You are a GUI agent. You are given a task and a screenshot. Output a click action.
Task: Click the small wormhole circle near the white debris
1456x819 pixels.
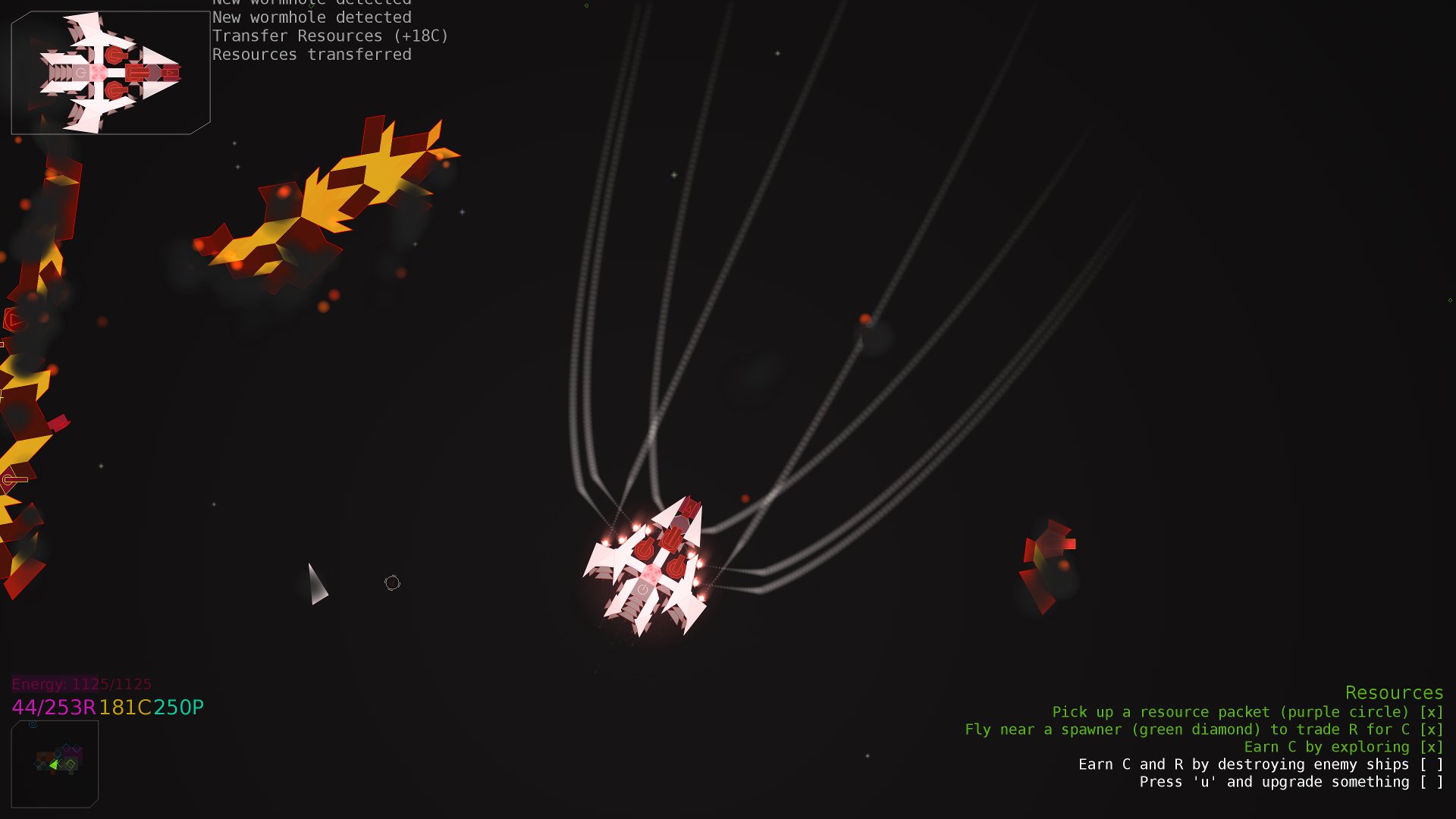point(393,582)
